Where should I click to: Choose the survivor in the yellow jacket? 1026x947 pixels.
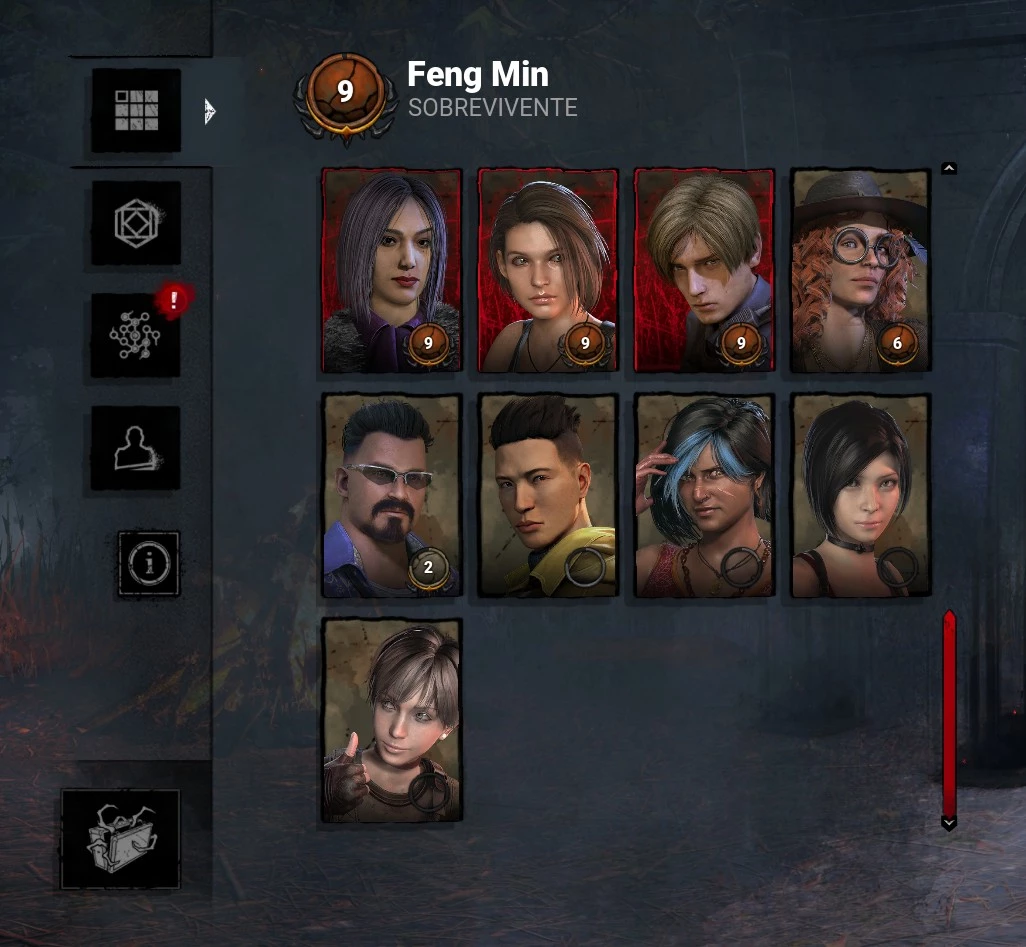coord(548,495)
